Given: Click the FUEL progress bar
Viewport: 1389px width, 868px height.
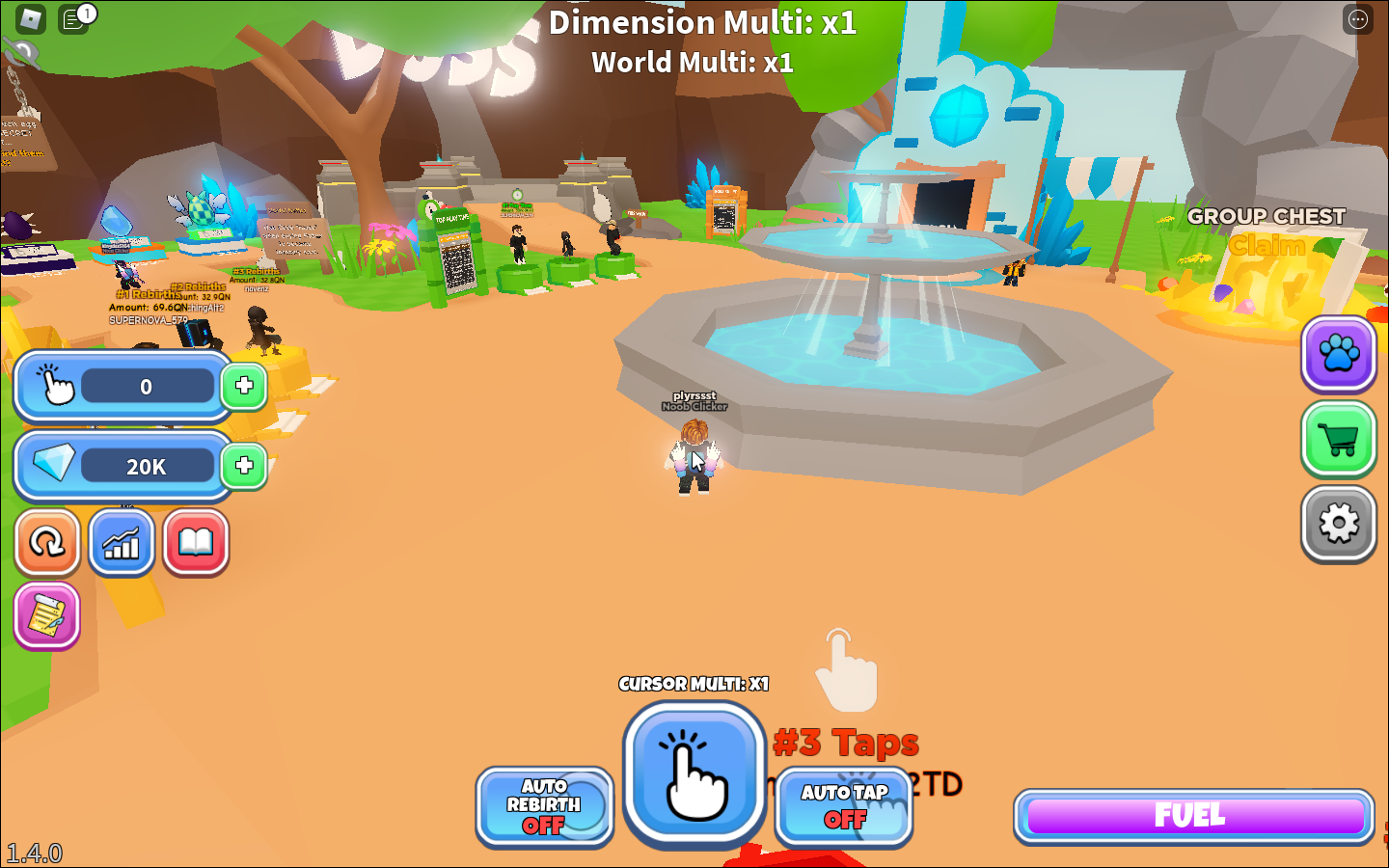Looking at the screenshot, I should (x=1192, y=816).
